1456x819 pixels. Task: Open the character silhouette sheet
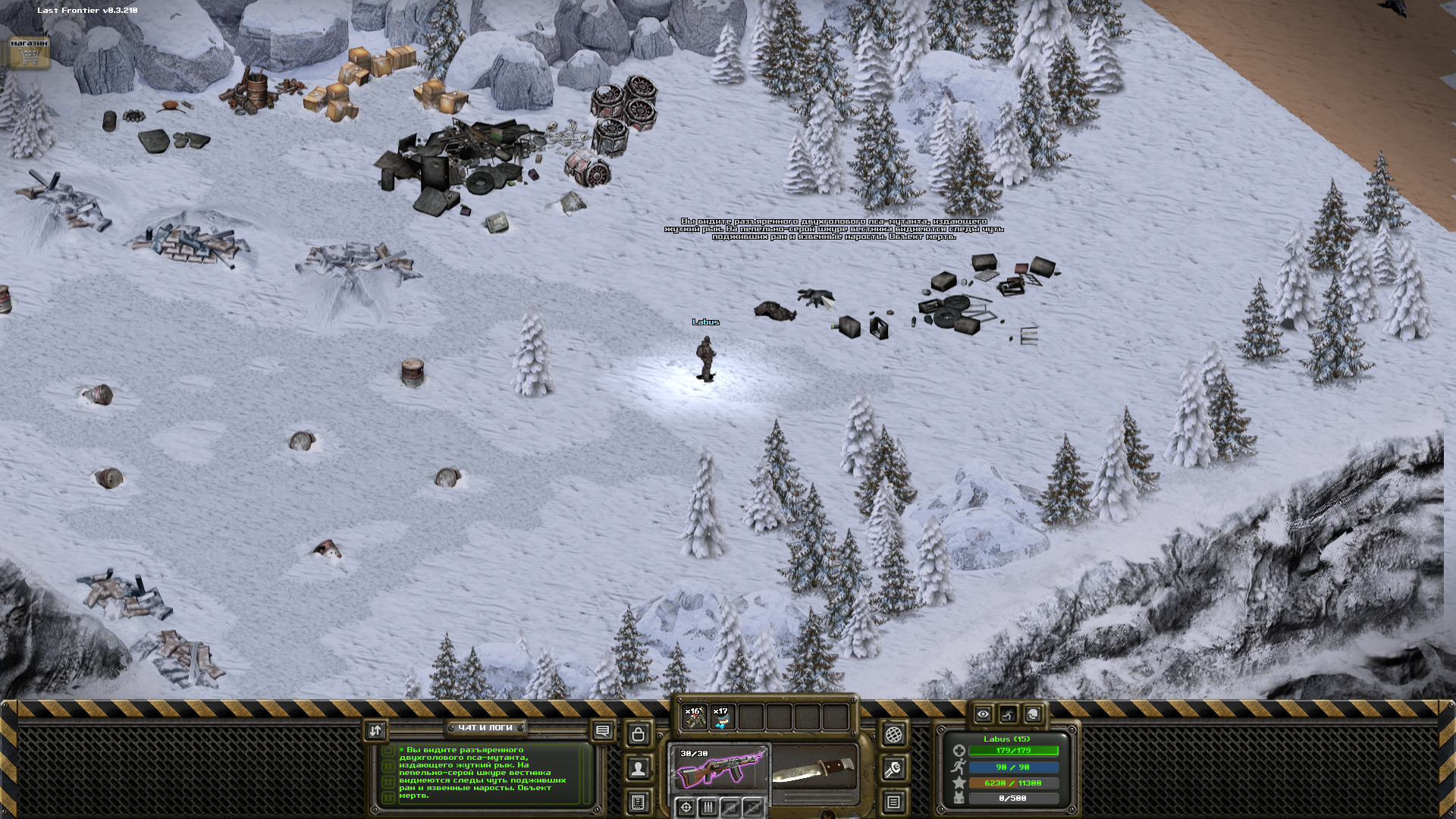[x=639, y=768]
